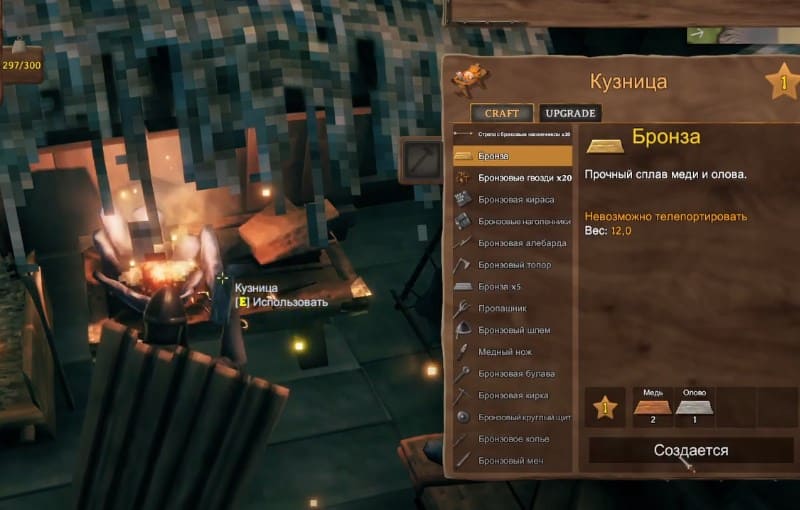Switch to the CRAFT tab
This screenshot has width=800, height=510.
pos(502,113)
